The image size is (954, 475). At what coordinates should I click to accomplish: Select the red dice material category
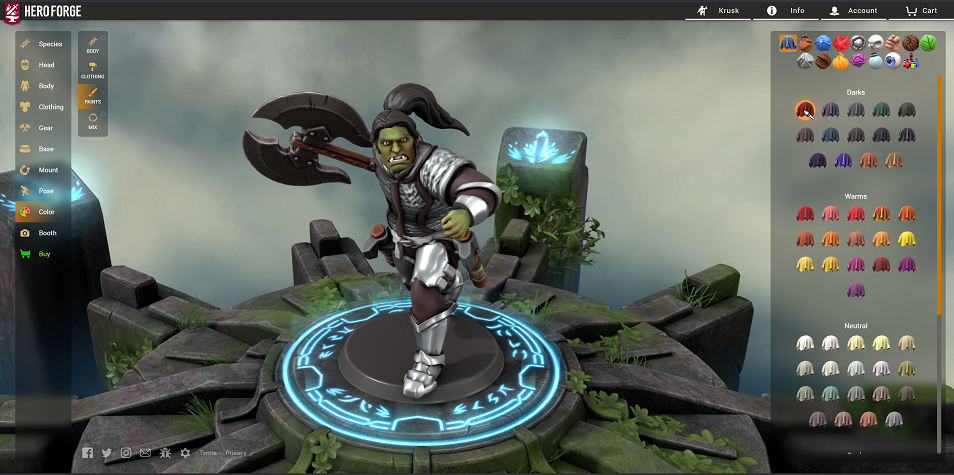coord(840,43)
